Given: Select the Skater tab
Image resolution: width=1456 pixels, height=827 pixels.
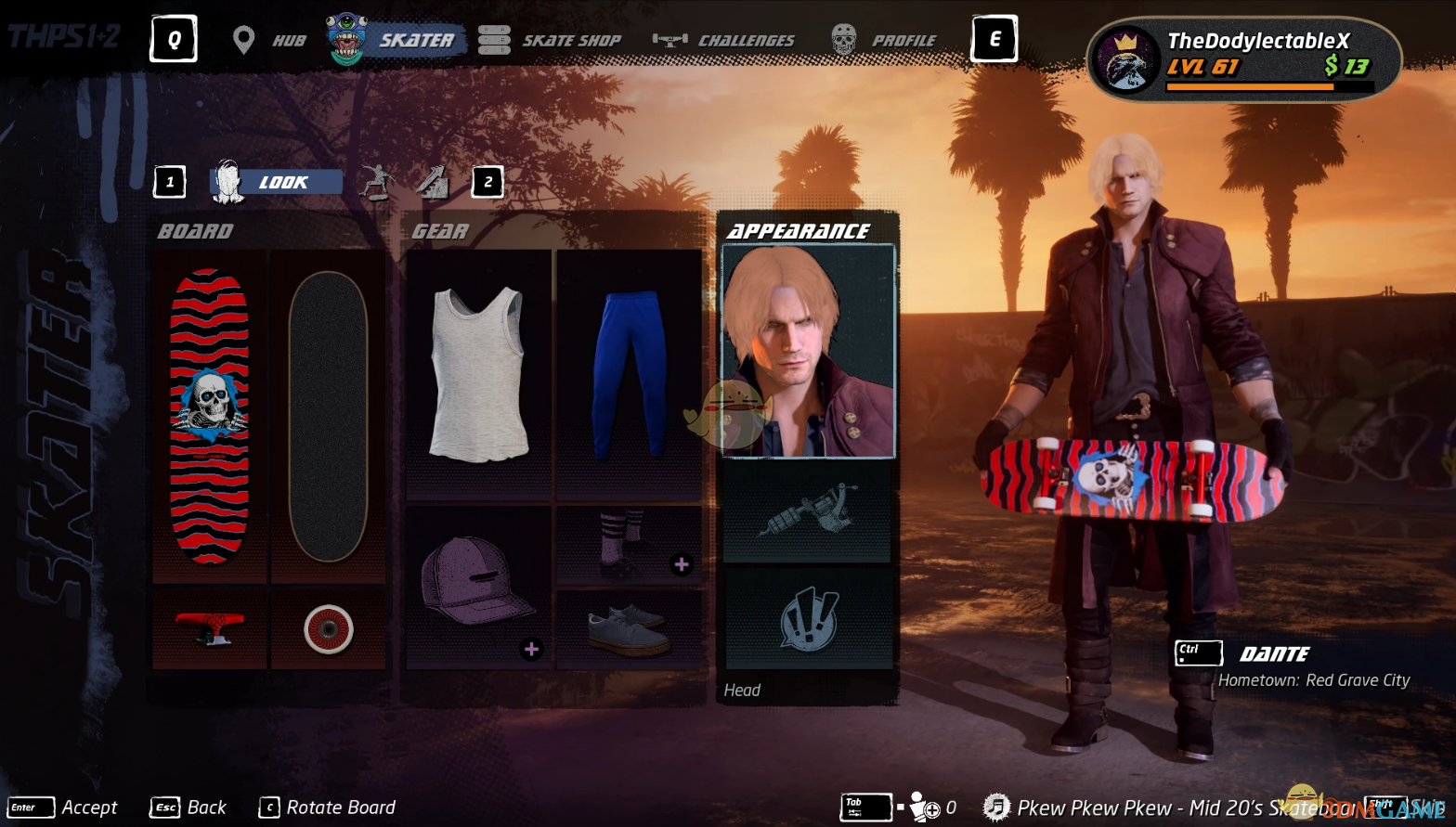Looking at the screenshot, I should click(396, 41).
